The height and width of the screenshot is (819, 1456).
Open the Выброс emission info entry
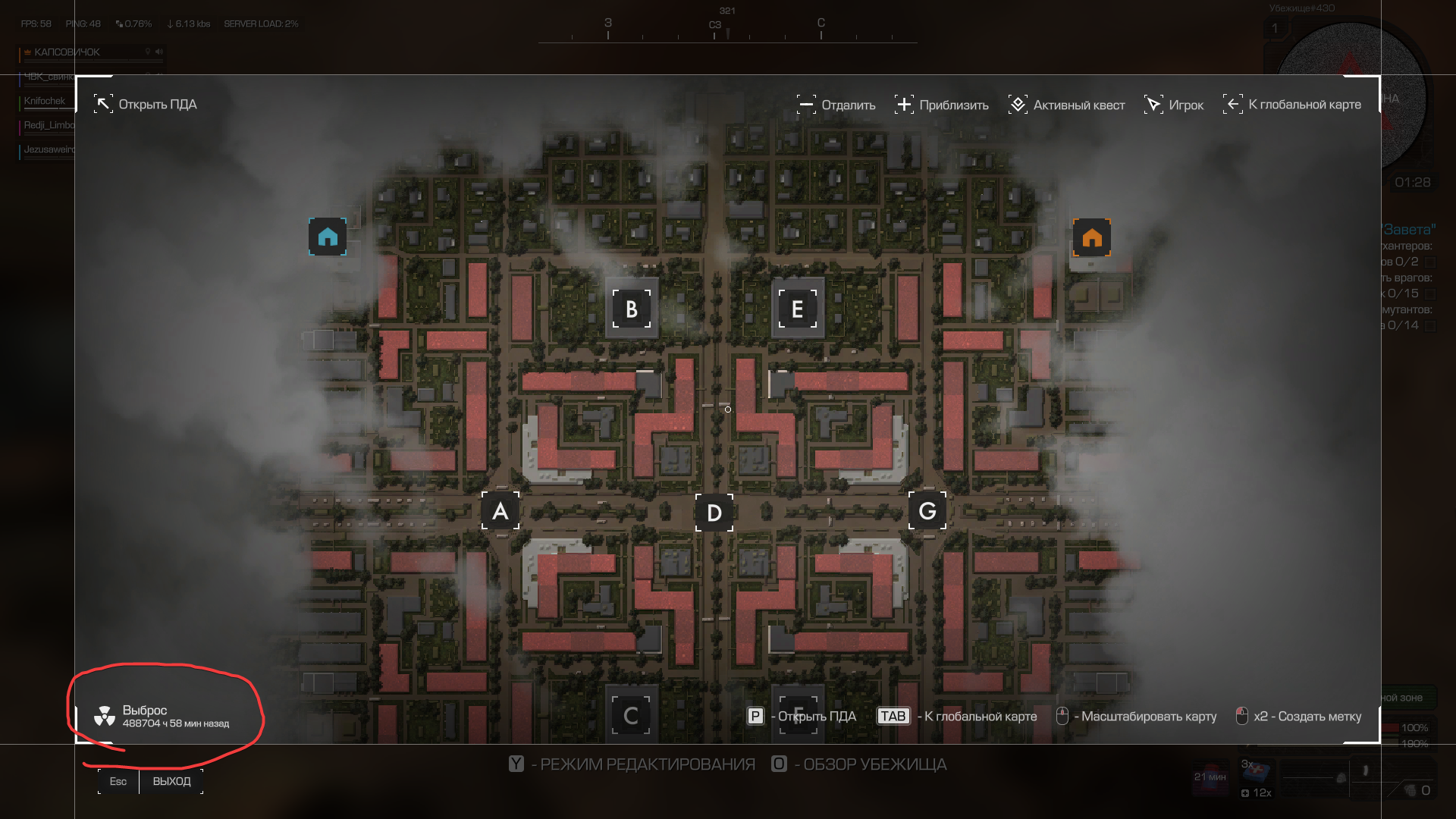pos(162,716)
